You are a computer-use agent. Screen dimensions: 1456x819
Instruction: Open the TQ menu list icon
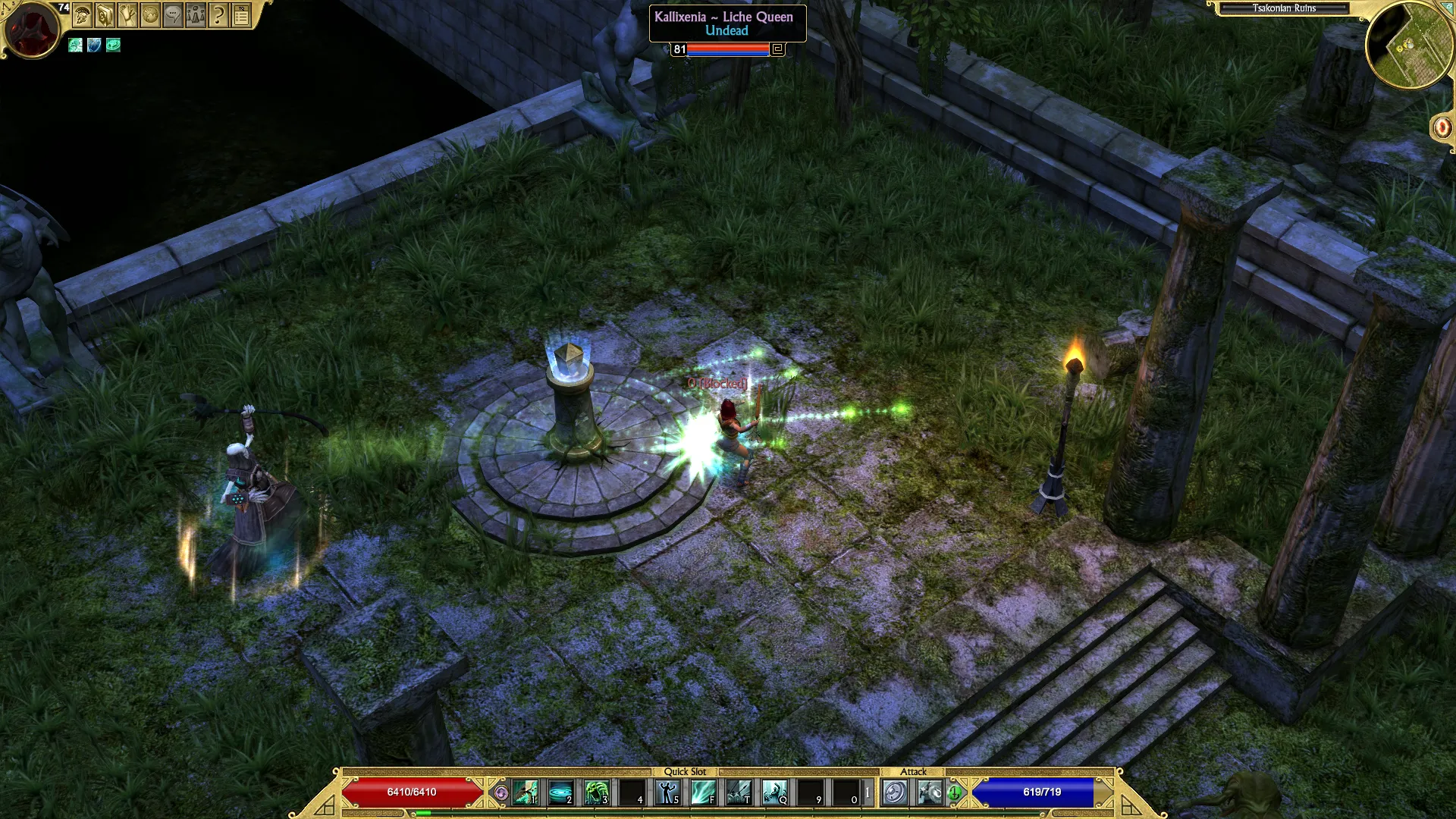pos(241,15)
